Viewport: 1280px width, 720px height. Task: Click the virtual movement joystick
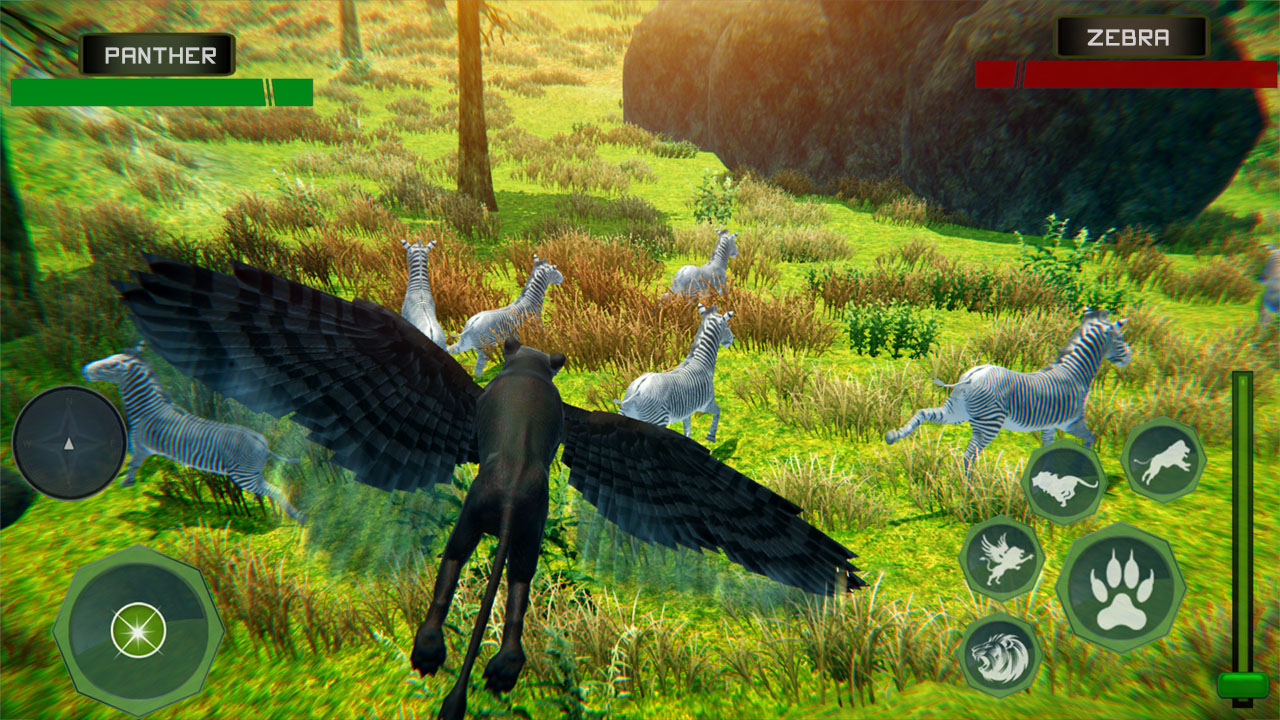pos(138,631)
